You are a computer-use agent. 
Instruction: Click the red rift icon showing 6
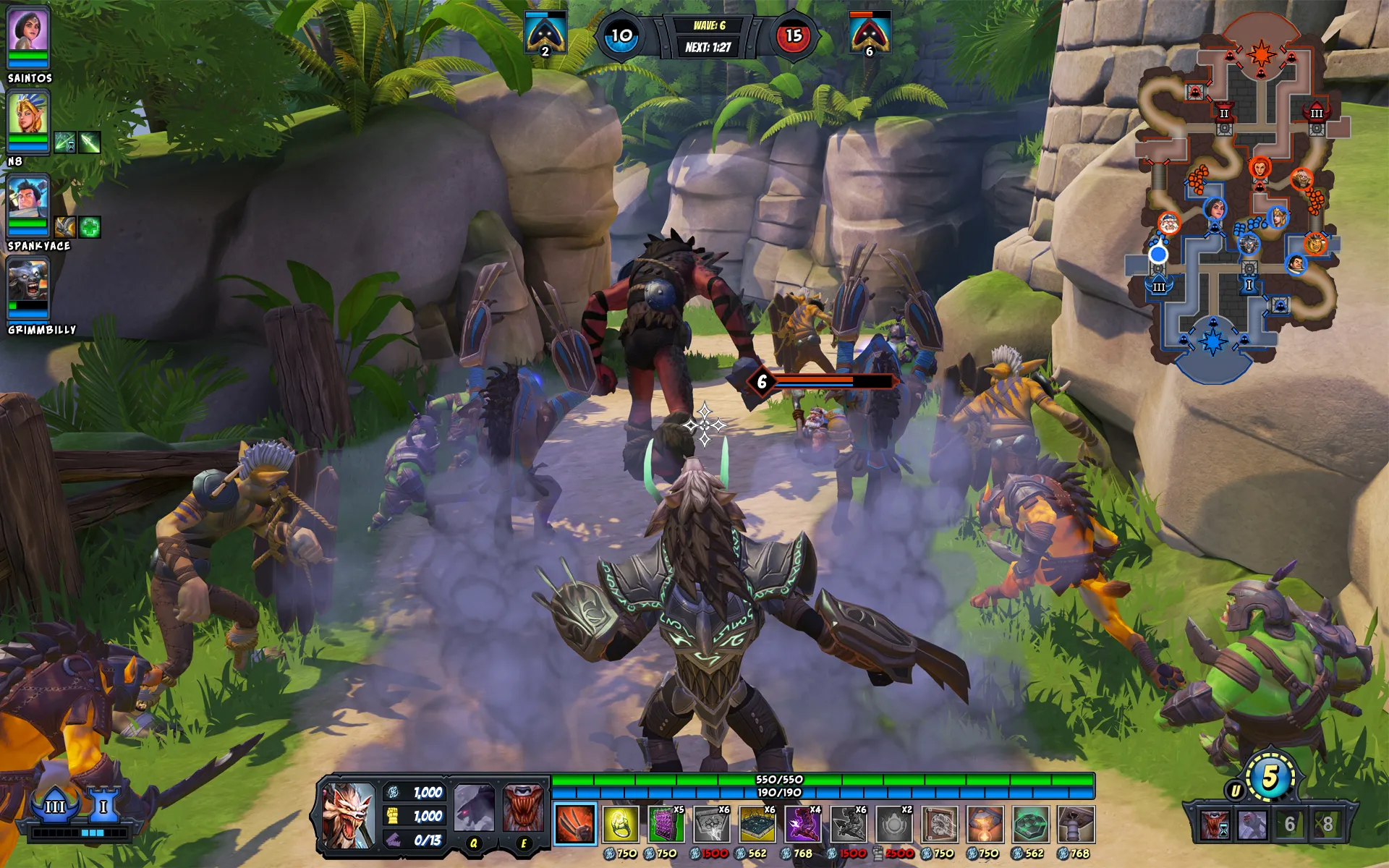click(x=872, y=32)
